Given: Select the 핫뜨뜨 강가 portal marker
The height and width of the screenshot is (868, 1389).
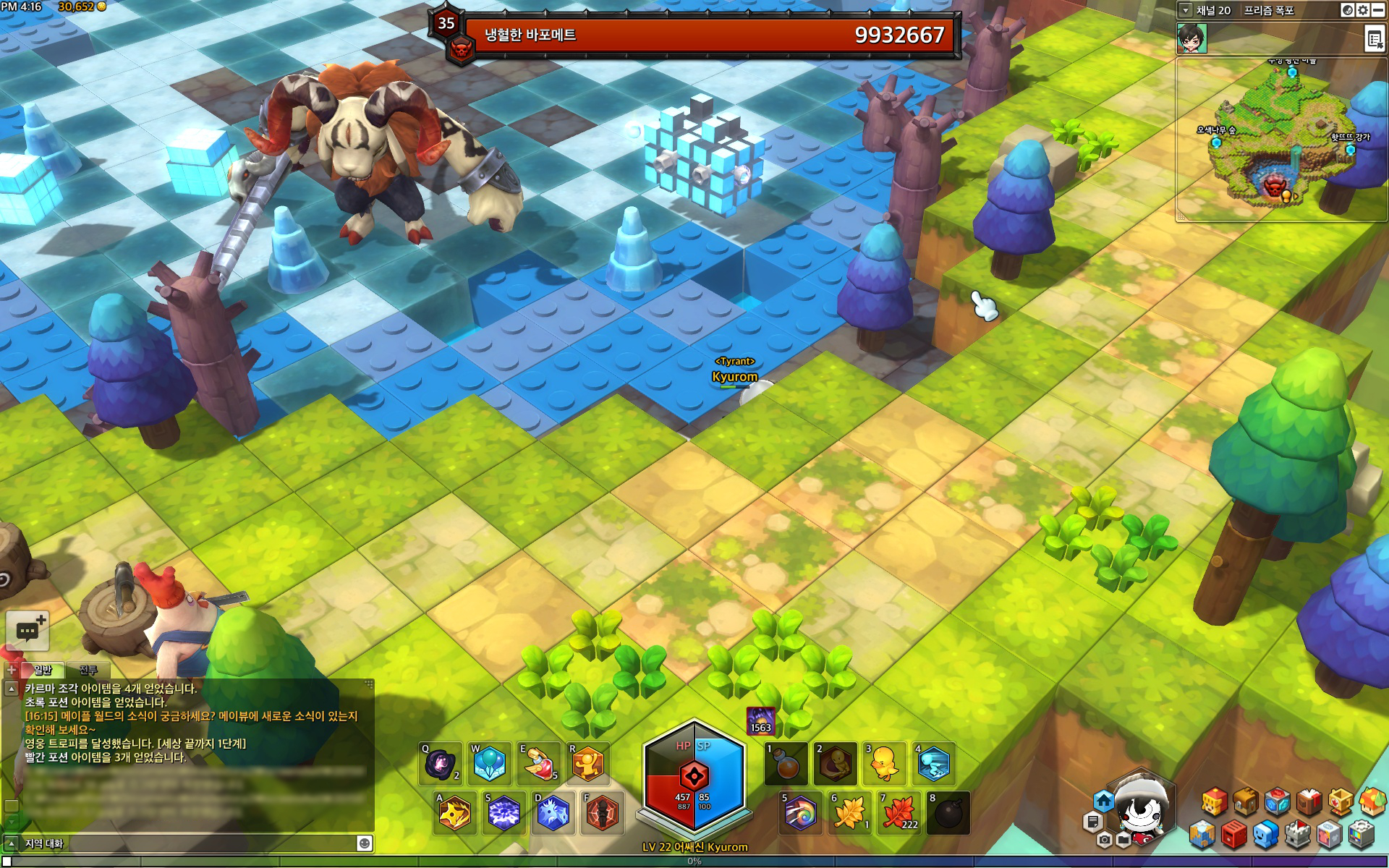Looking at the screenshot, I should [x=1350, y=150].
